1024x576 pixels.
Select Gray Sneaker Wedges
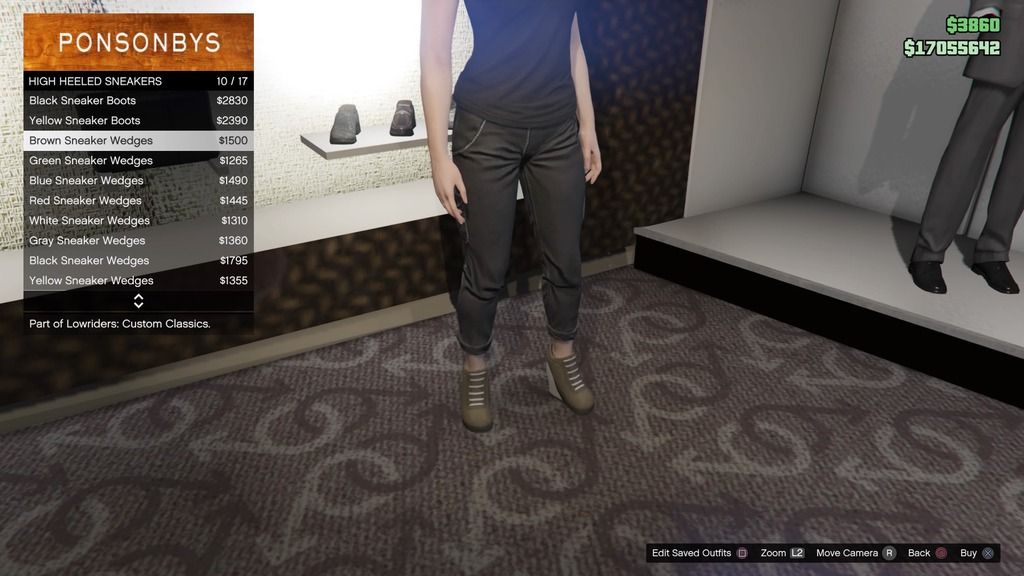coord(138,241)
